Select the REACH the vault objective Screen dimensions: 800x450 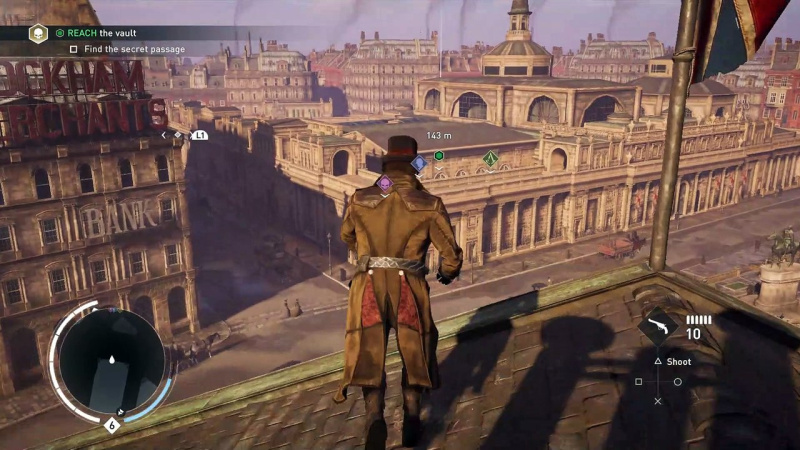pos(106,33)
